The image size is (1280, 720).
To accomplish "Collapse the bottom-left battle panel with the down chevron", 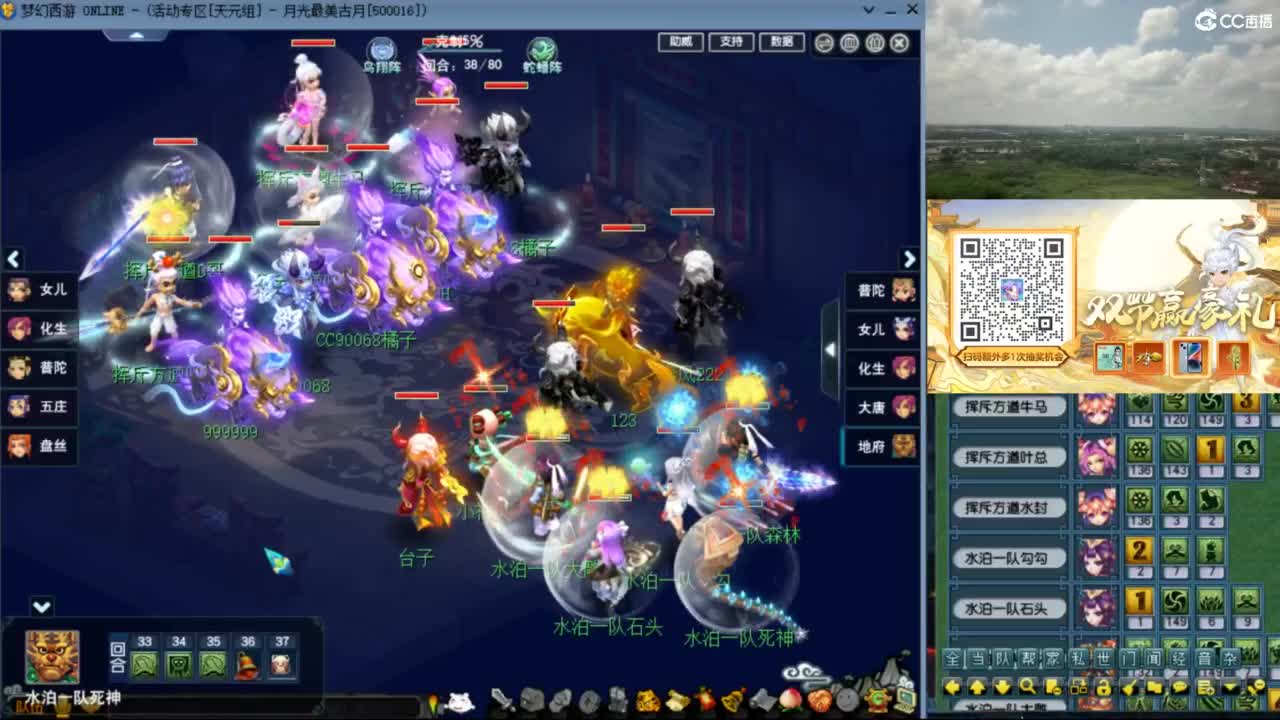I will click(x=40, y=605).
